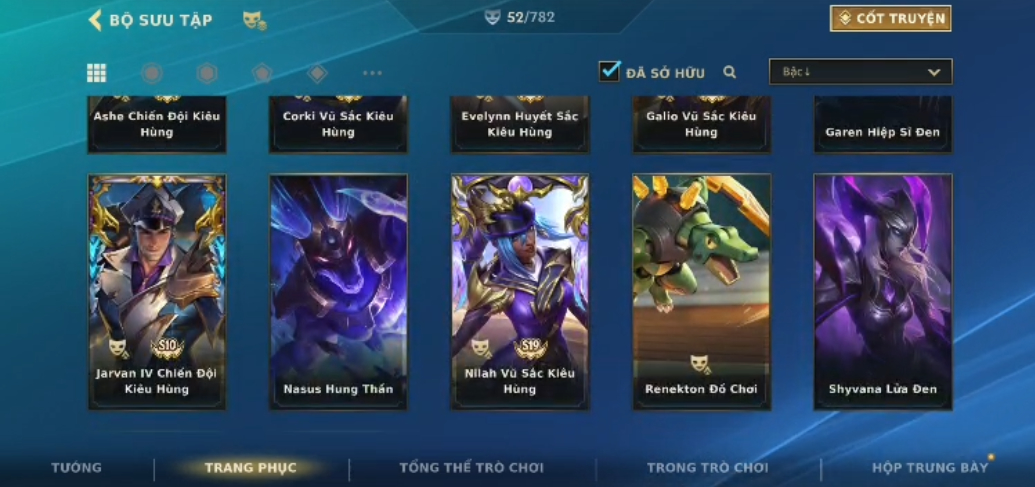
Task: Select Nilah Vũ Sắc Kiêu Hùng skin
Action: pos(520,291)
